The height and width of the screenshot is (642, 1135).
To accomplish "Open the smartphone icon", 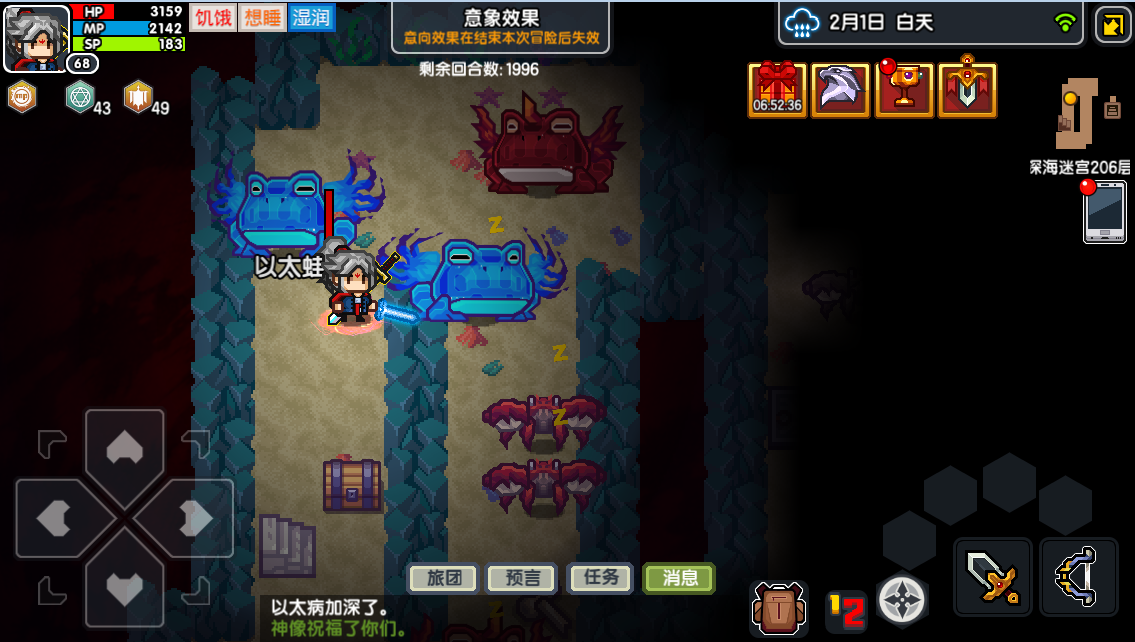I will 1104,211.
